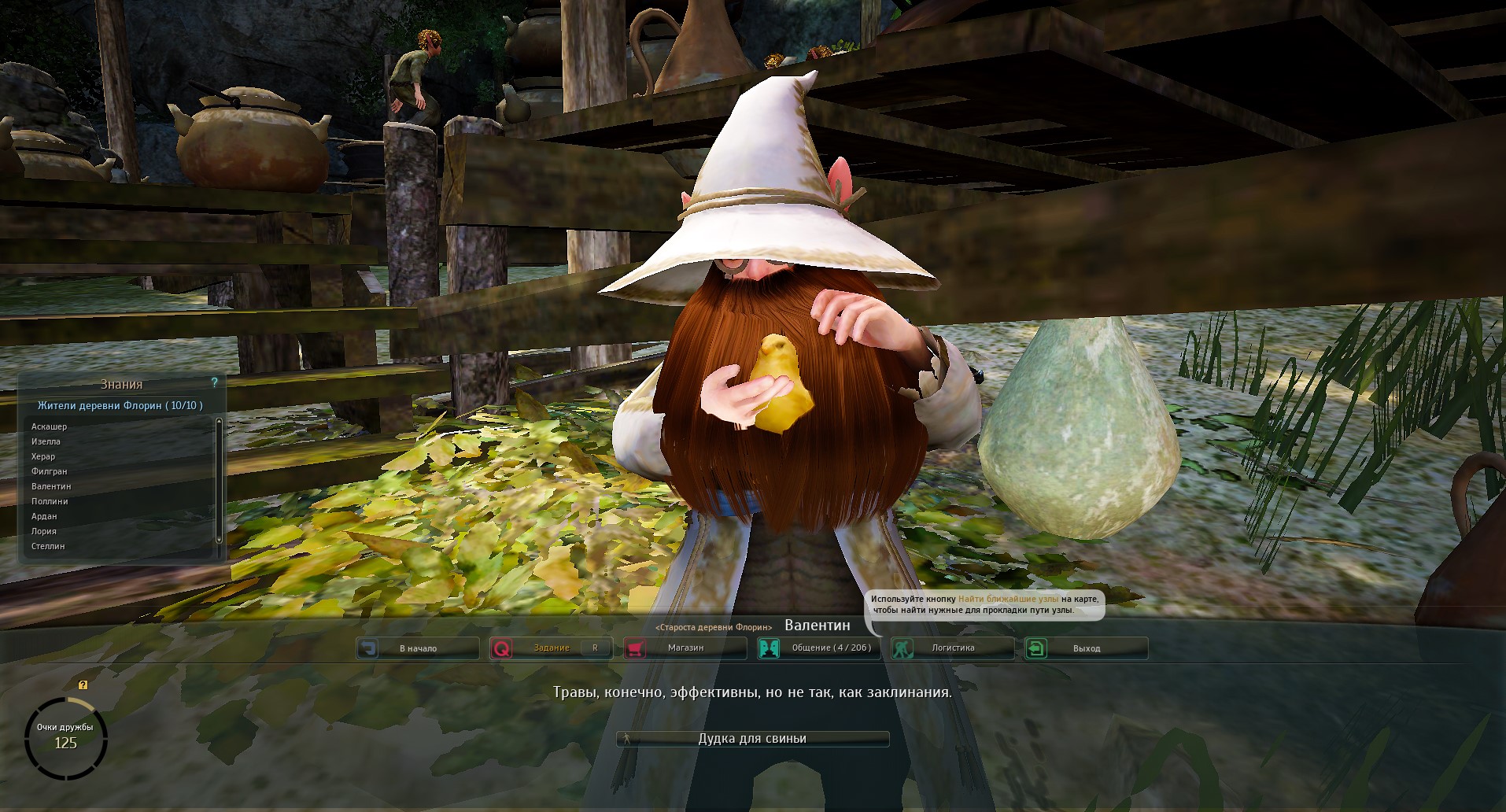
Task: Click the green exit arrow icon beside Выход
Action: pyautogui.click(x=1035, y=648)
